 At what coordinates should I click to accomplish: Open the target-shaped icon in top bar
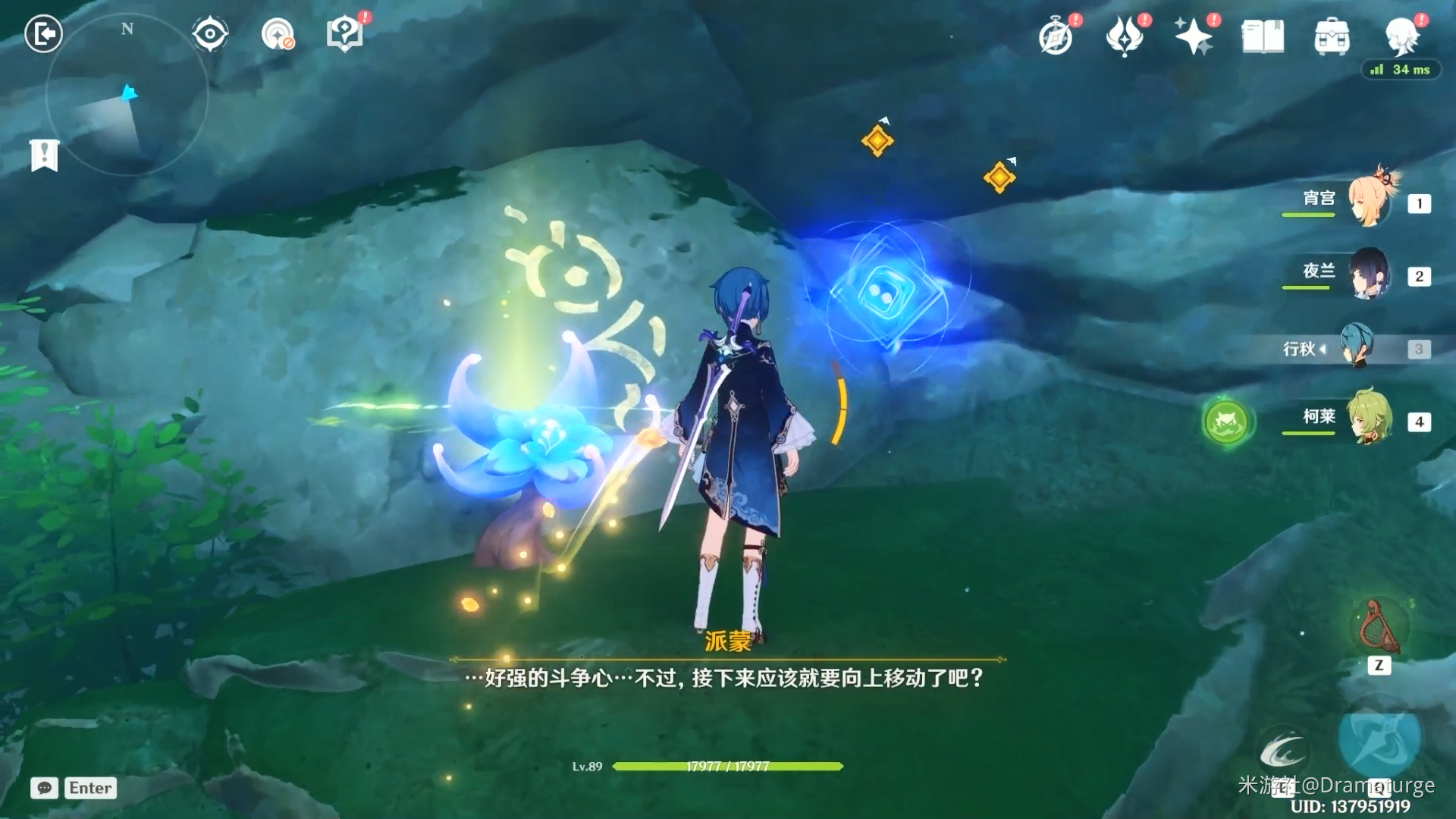(x=278, y=34)
